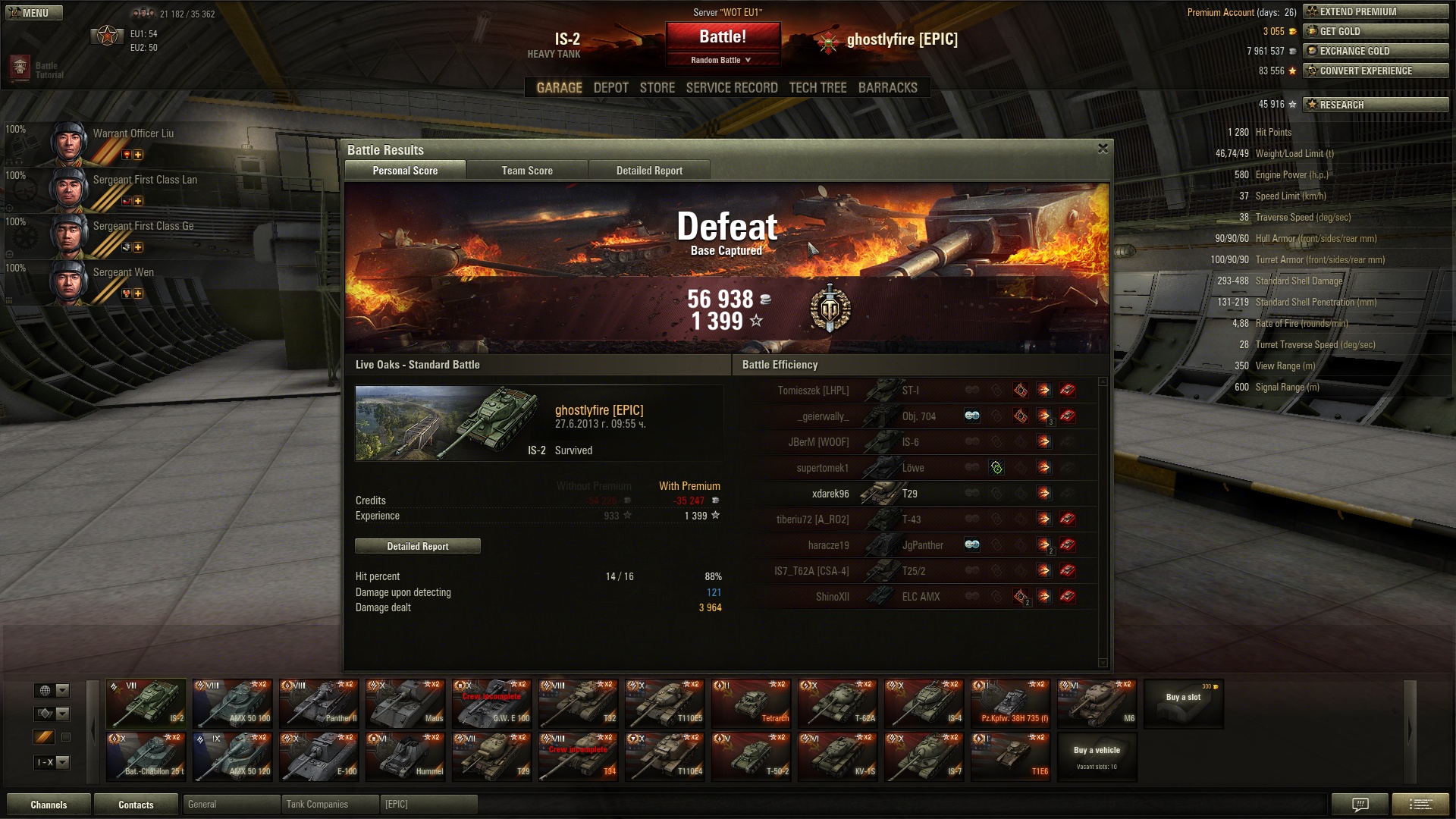Switch to the Team Score tab
Viewport: 1456px width, 819px height.
(527, 171)
